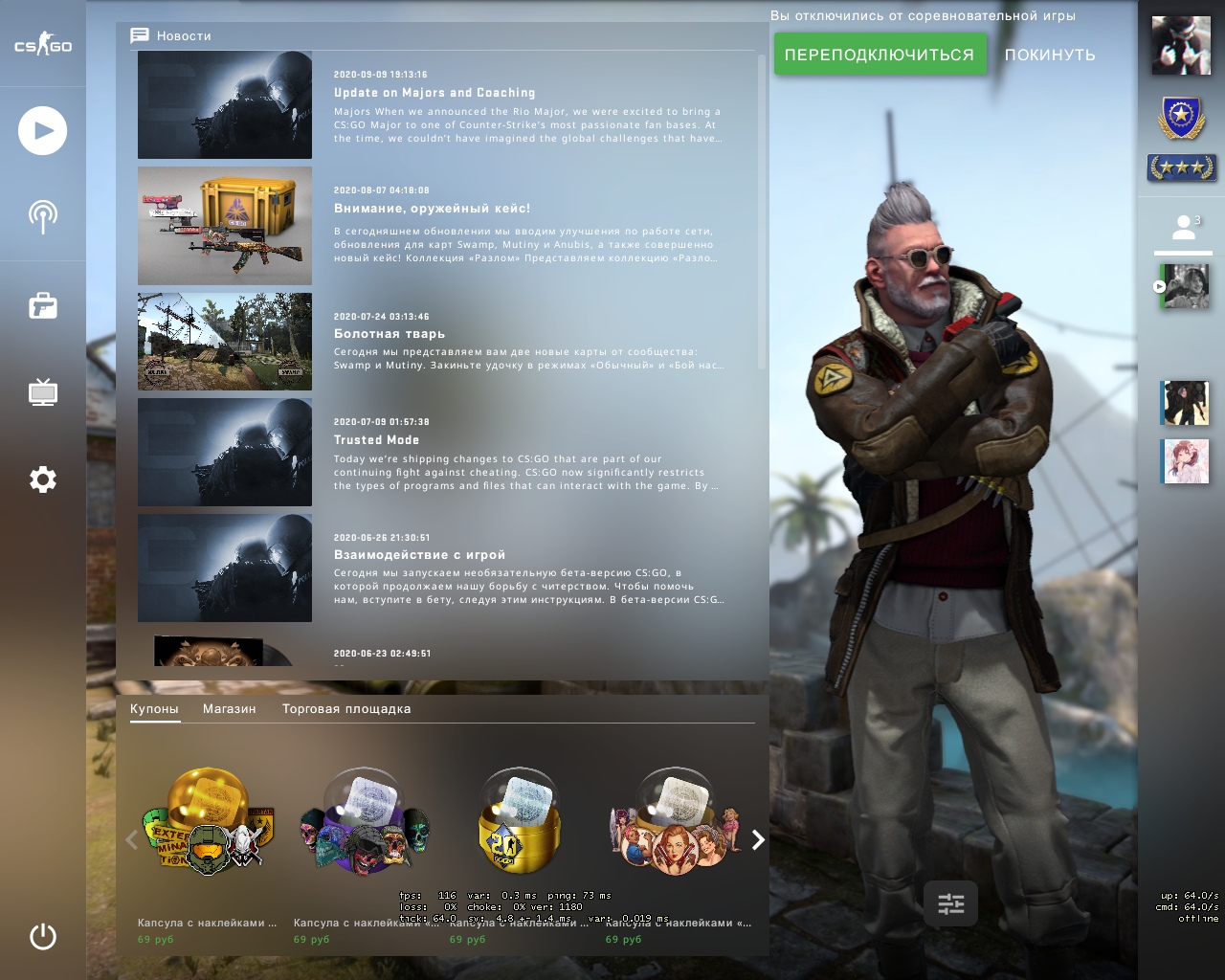Image resolution: width=1225 pixels, height=980 pixels.
Task: Read the Trusted Mode news article
Action: [376, 440]
